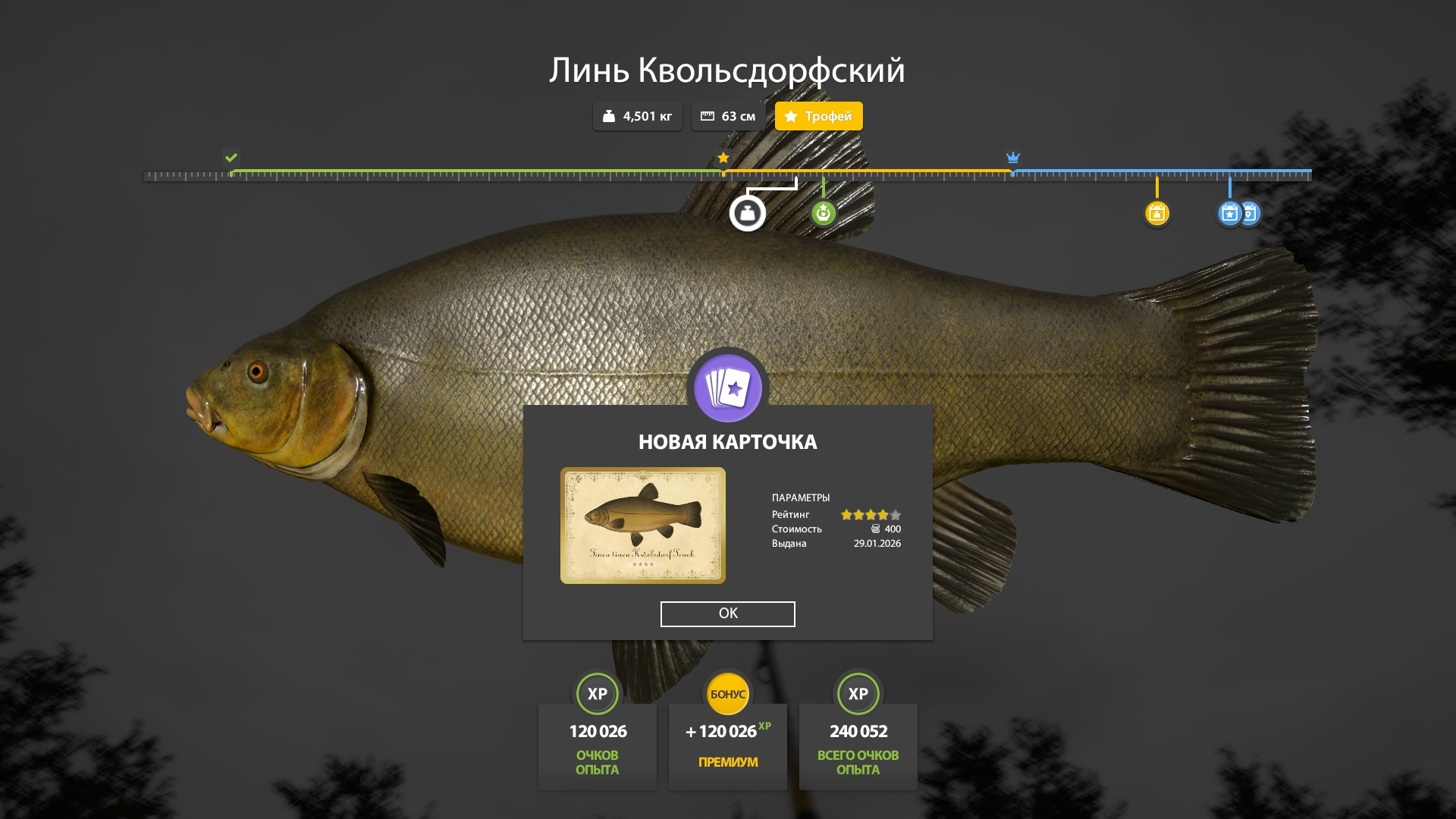Open the Tinca tinca card thumbnail

[x=643, y=525]
